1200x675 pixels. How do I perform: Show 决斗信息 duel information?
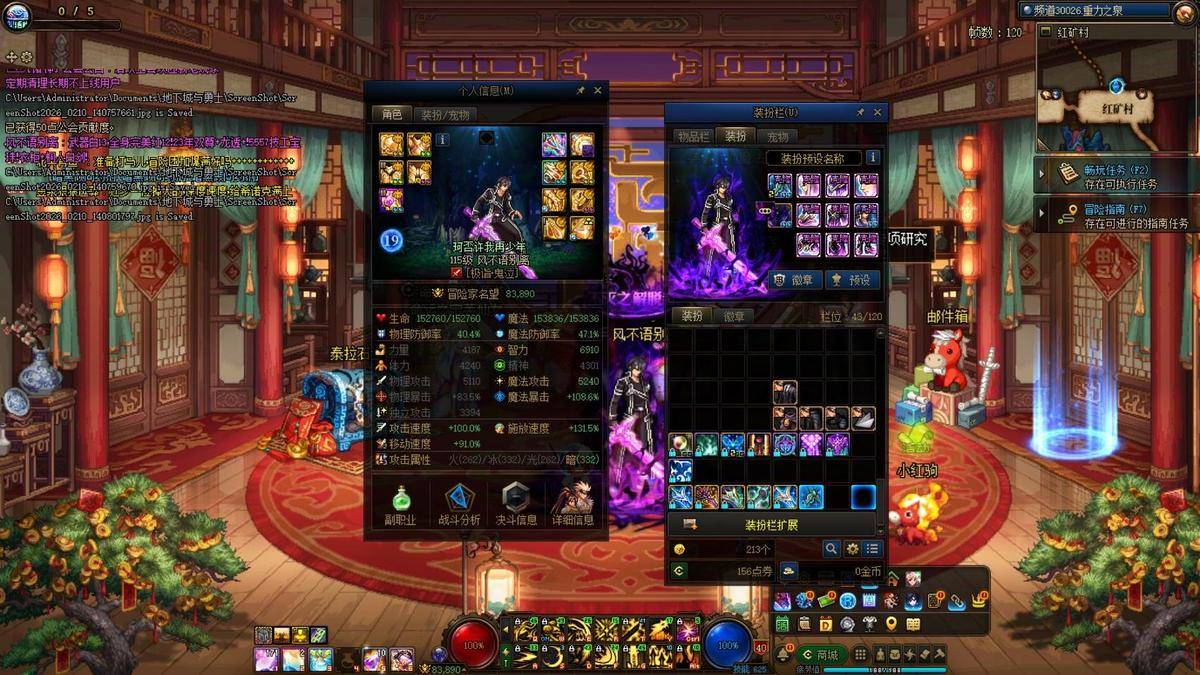pos(517,504)
